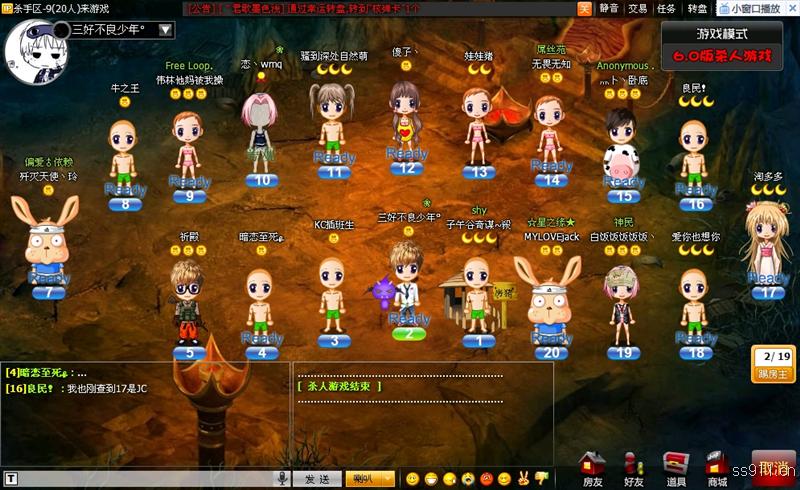800x490 pixels.
Task: Select the rabbit emoticon in chat bar
Action: point(522,479)
